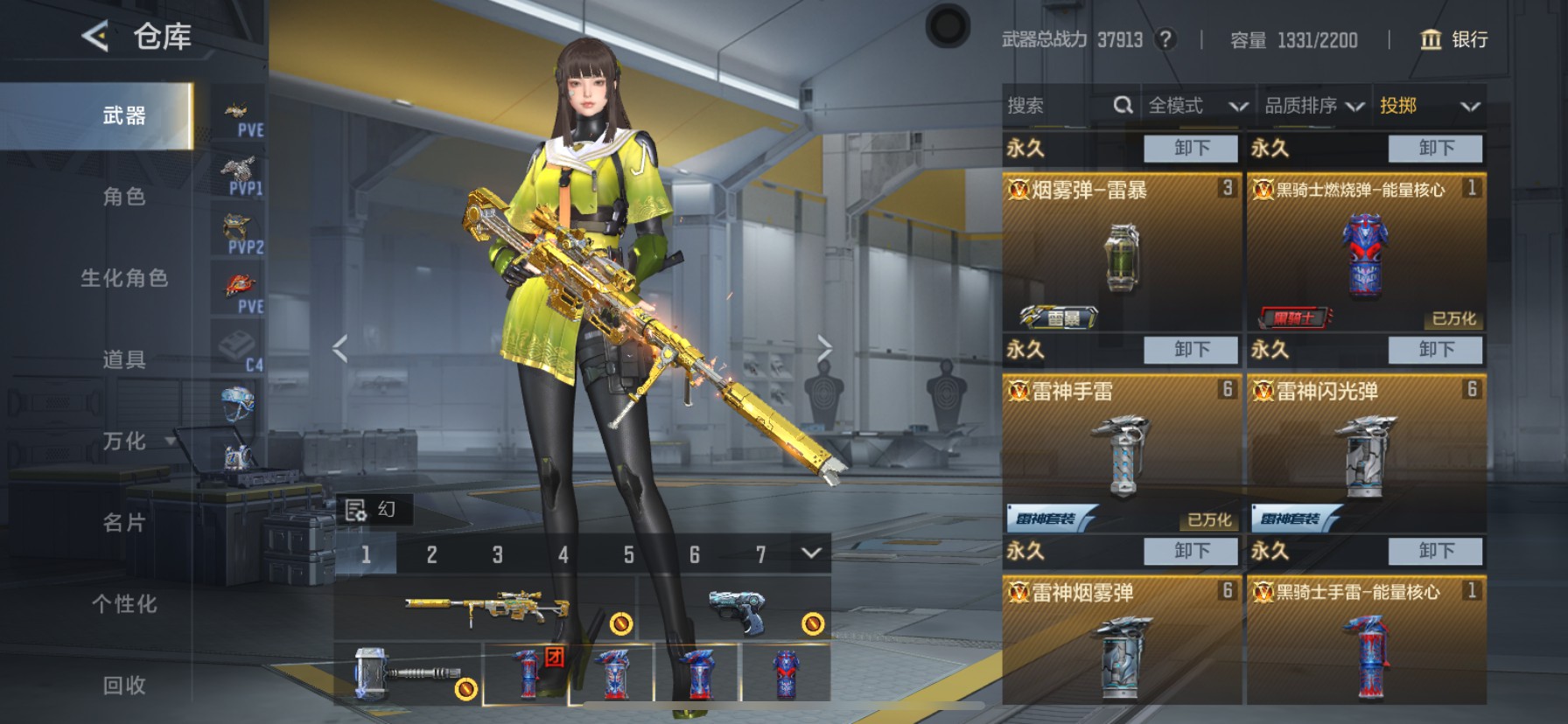Screen dimensions: 1568x724
Task: Open the 品质排序 sort dropdown
Action: [x=1313, y=106]
